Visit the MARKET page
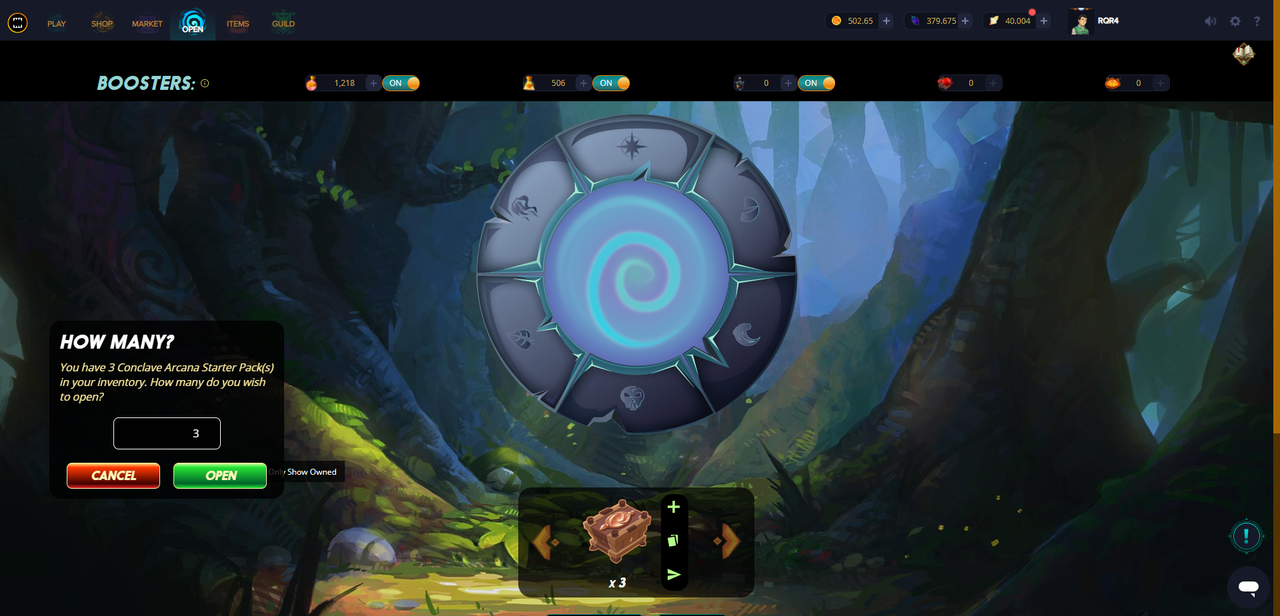The width and height of the screenshot is (1280, 616). point(147,23)
